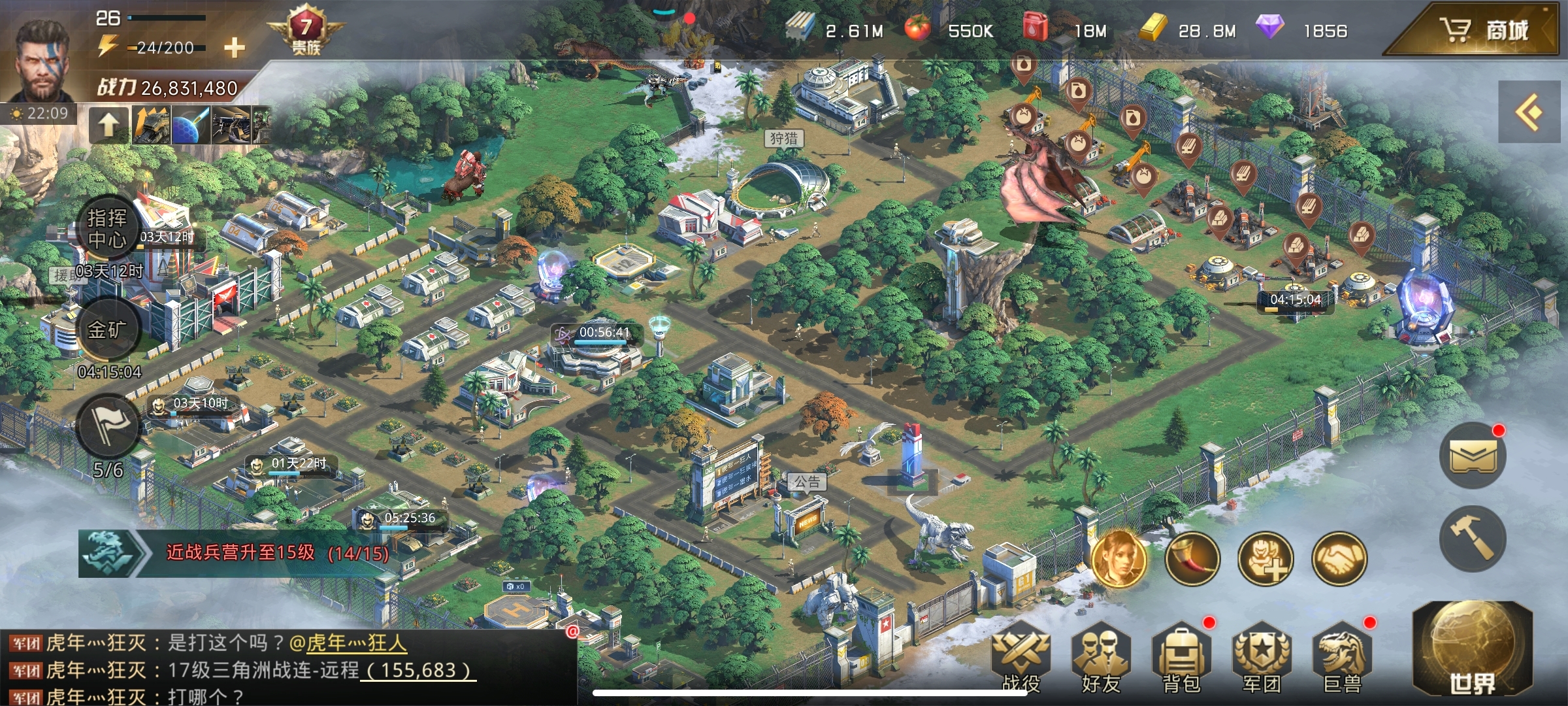
Task: Open the 军团 chat box
Action: (x=287, y=669)
